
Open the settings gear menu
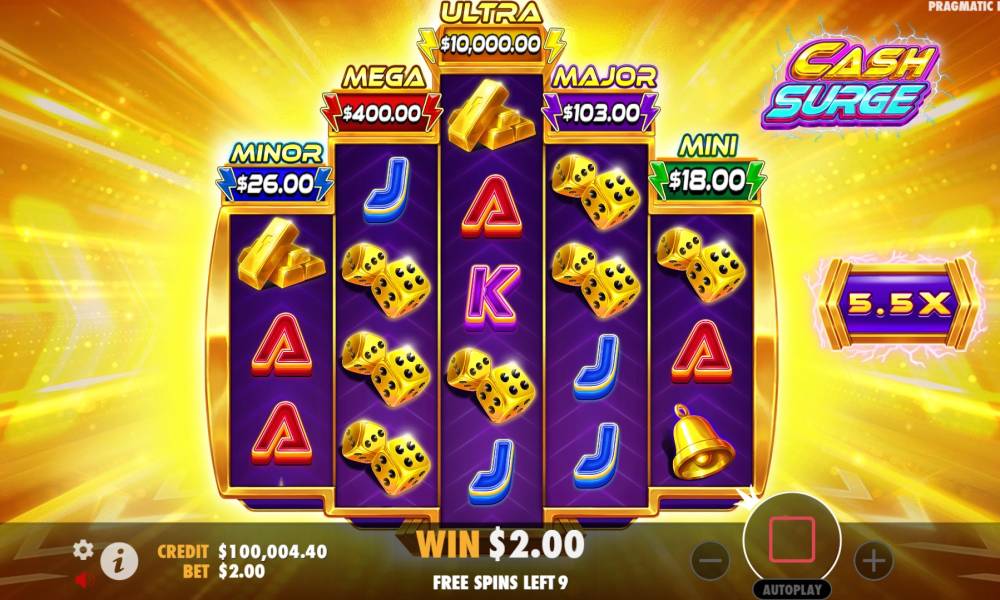[x=84, y=549]
